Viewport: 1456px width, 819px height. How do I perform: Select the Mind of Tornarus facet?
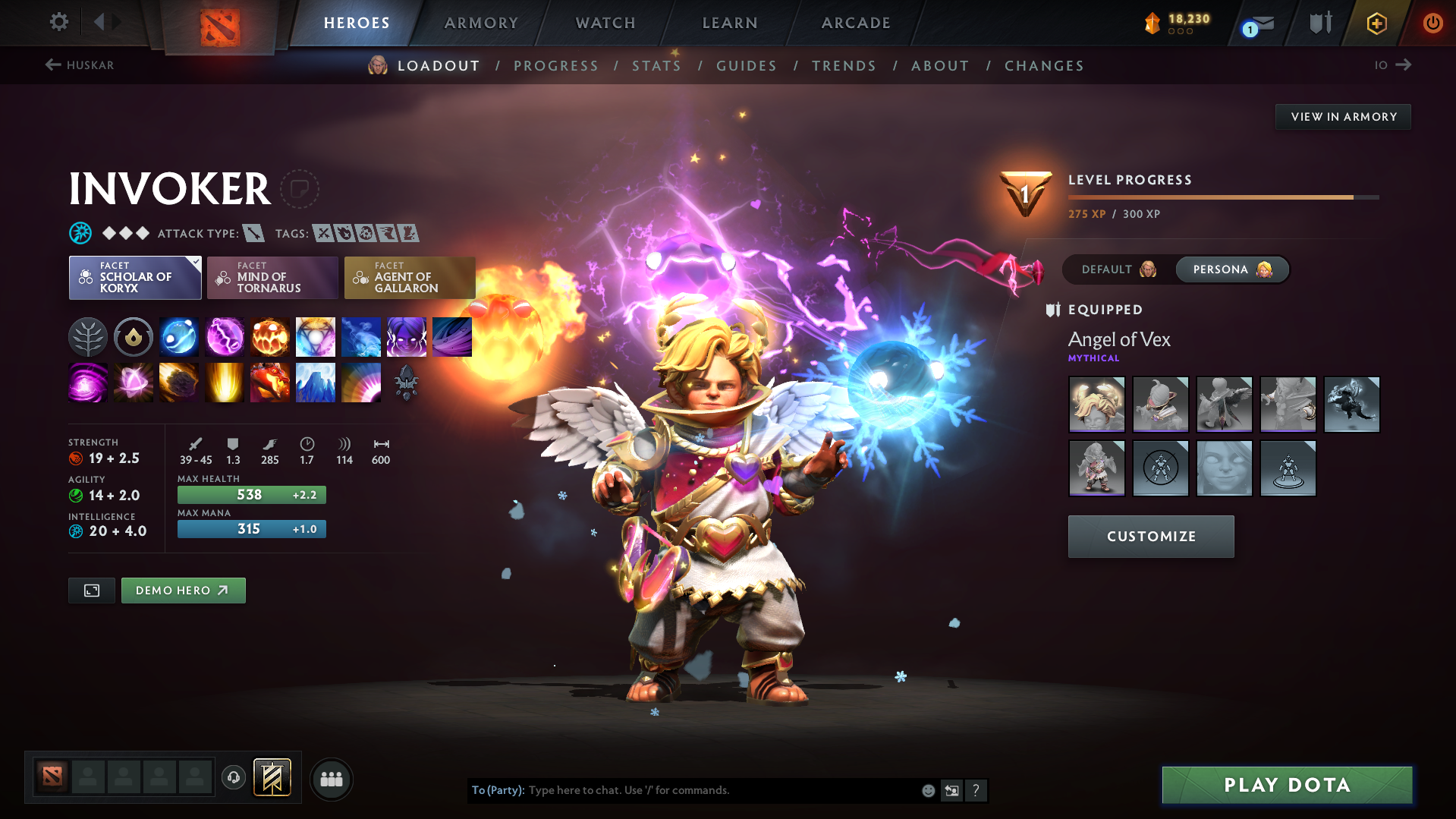click(x=272, y=278)
